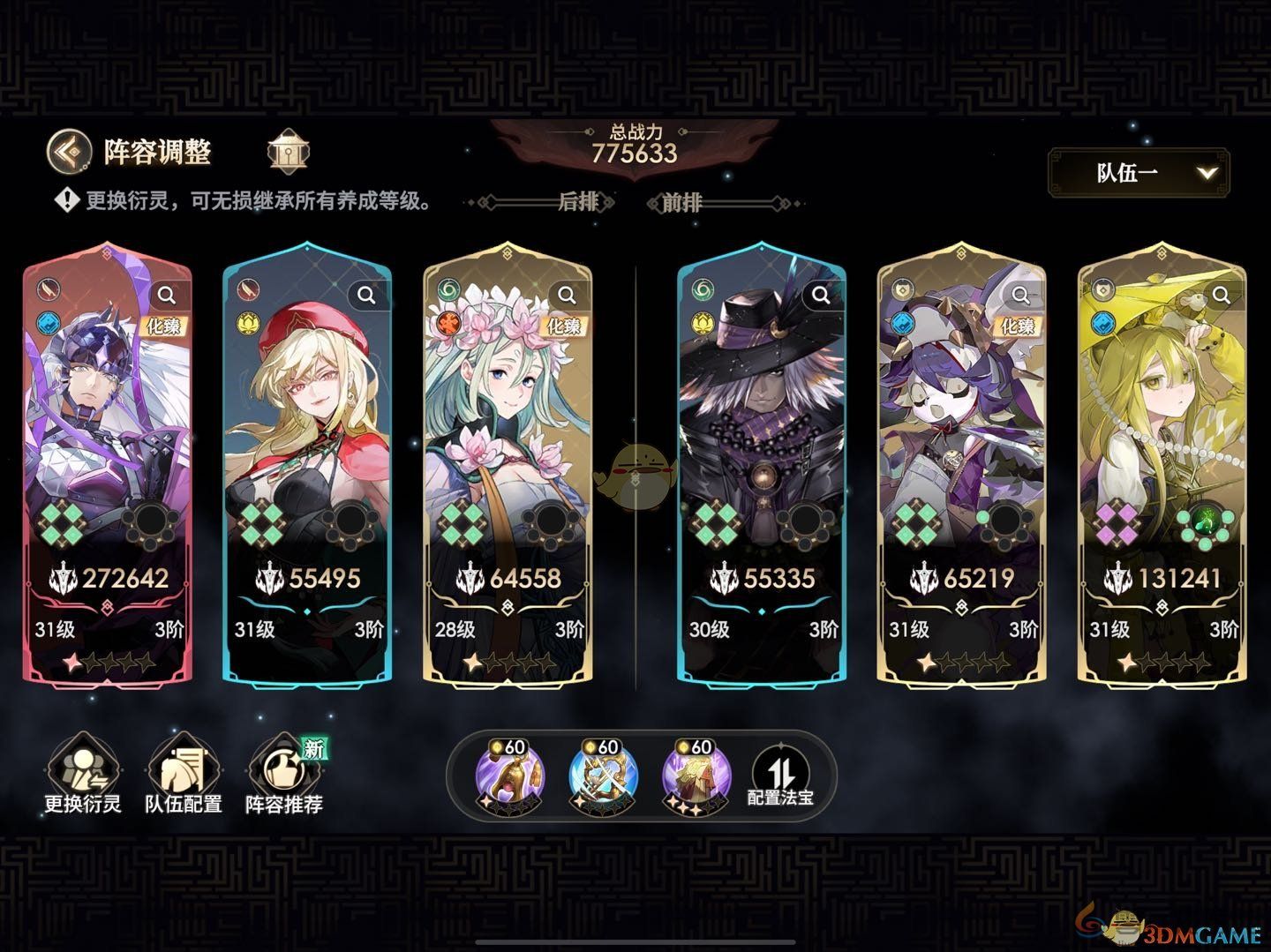Go back from the 阵容调整 screen
Viewport: 1271px width, 952px height.
click(69, 152)
